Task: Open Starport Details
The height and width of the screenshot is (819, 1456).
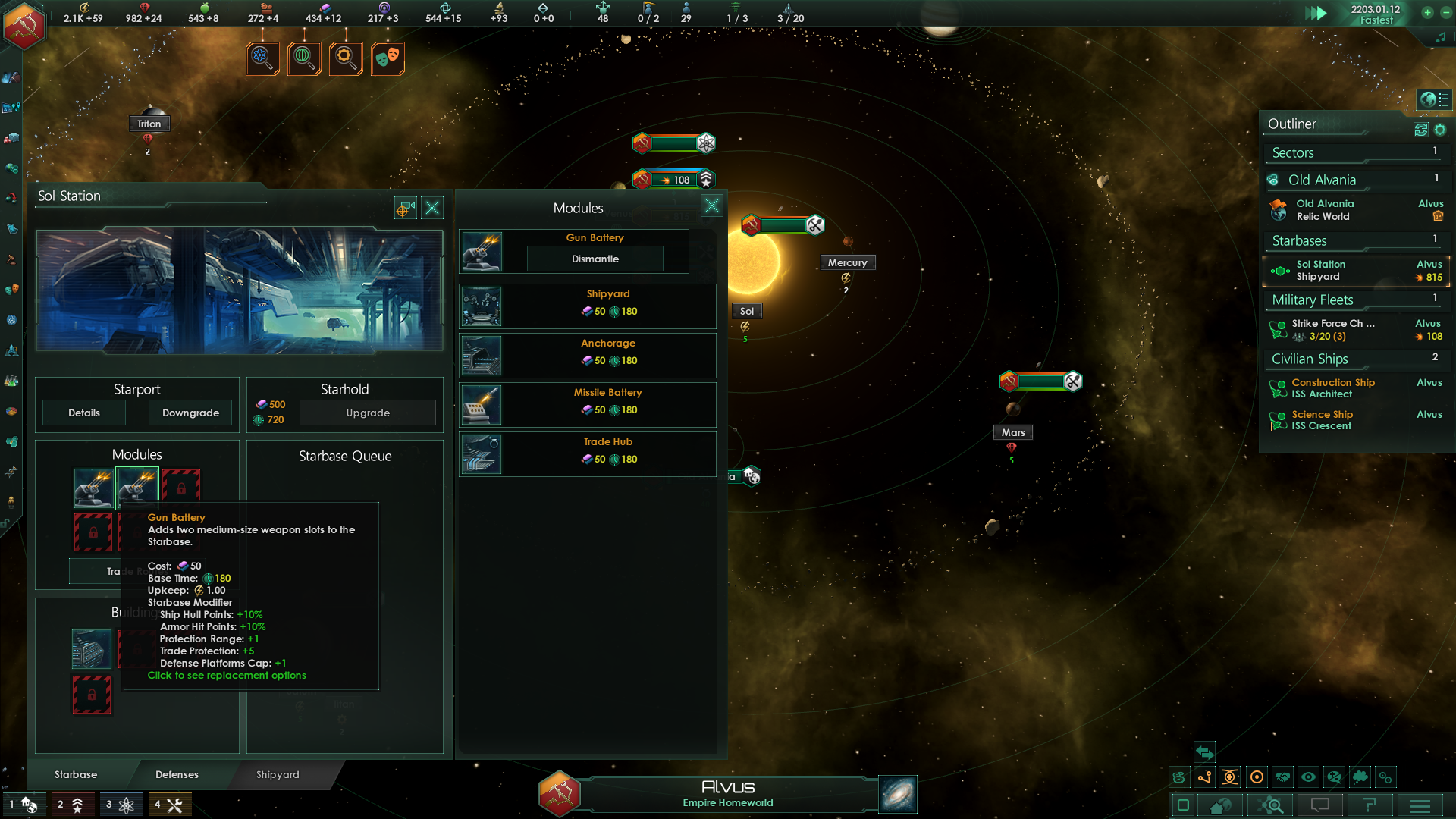Action: 84,413
